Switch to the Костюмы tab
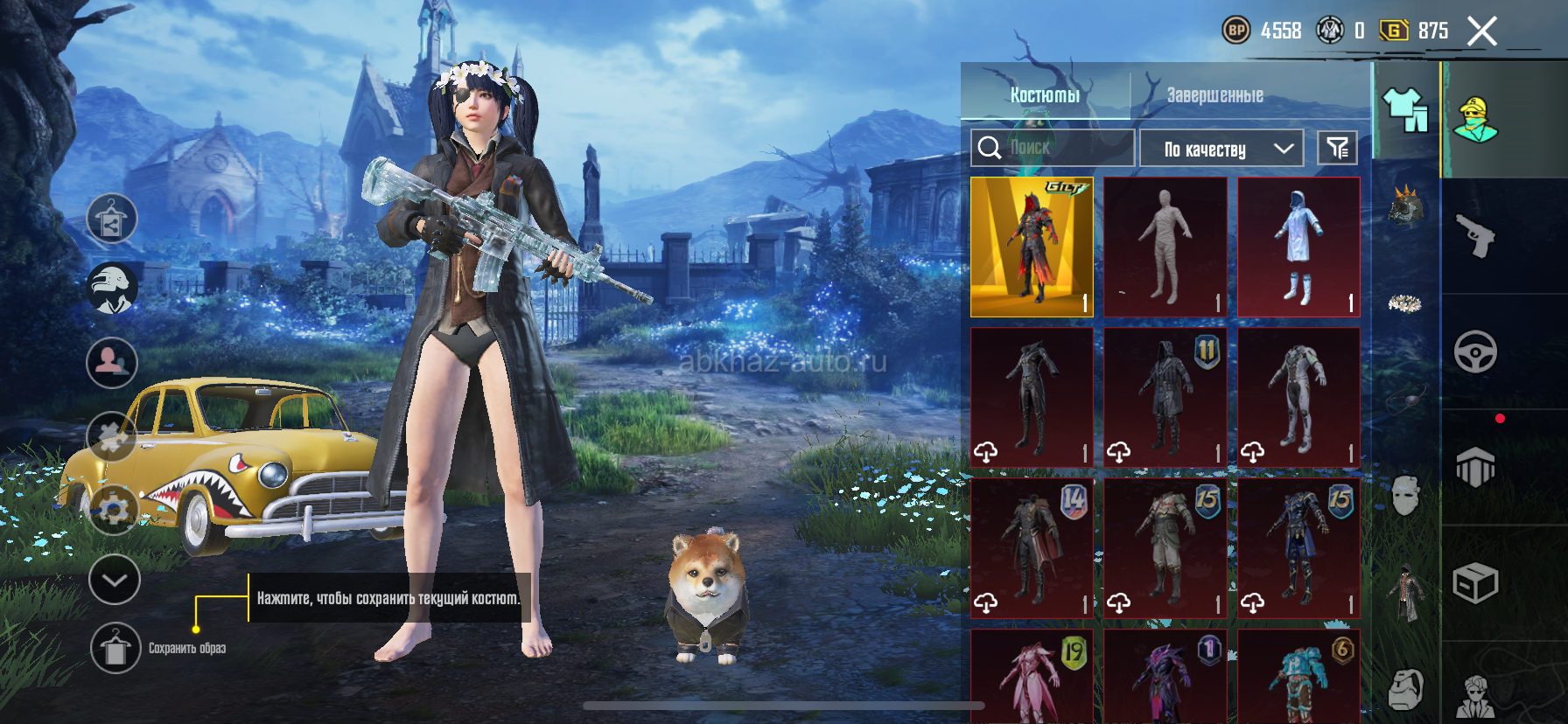 click(x=1045, y=94)
